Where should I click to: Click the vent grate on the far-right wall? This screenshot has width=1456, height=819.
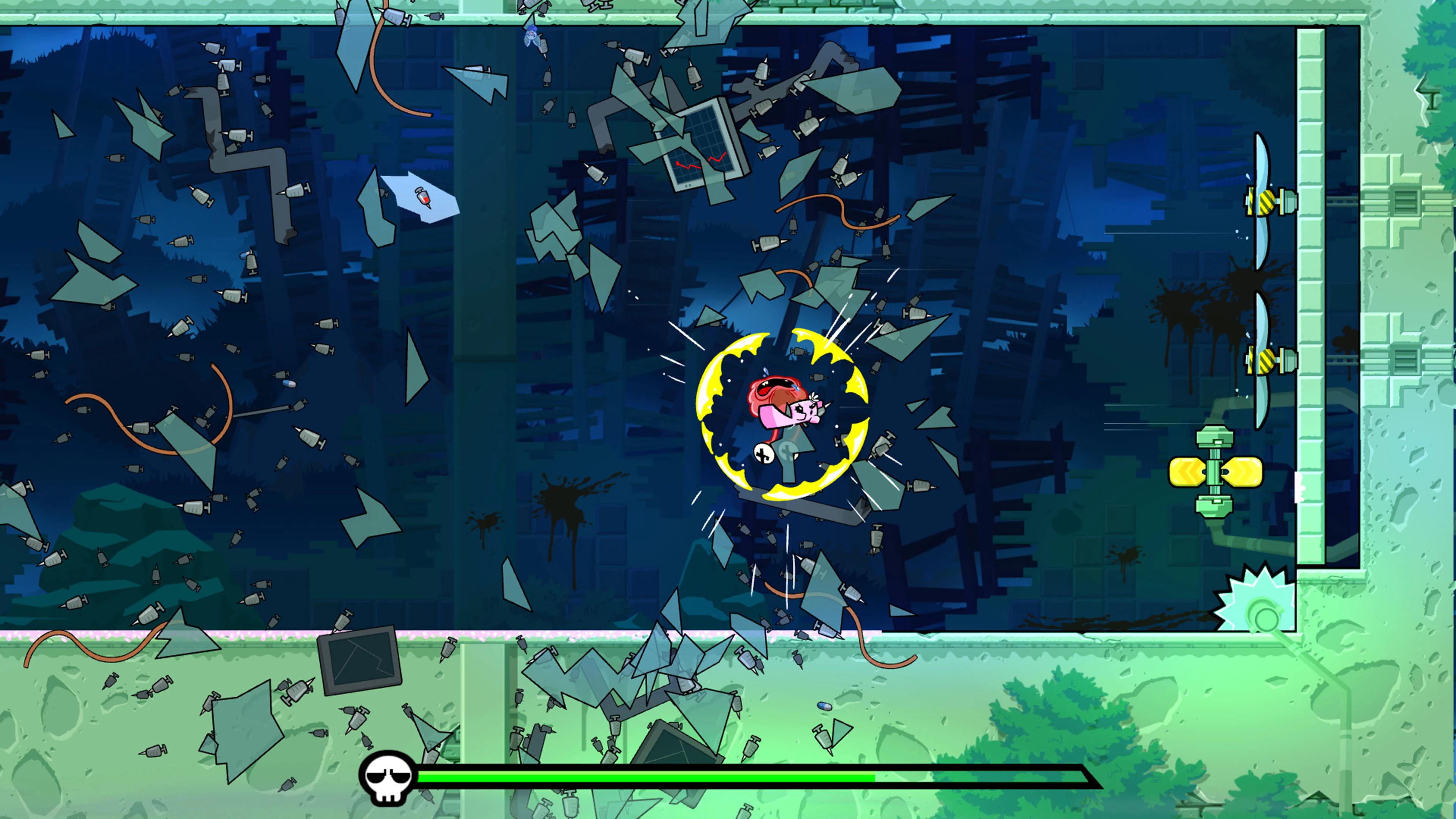pos(1406,201)
